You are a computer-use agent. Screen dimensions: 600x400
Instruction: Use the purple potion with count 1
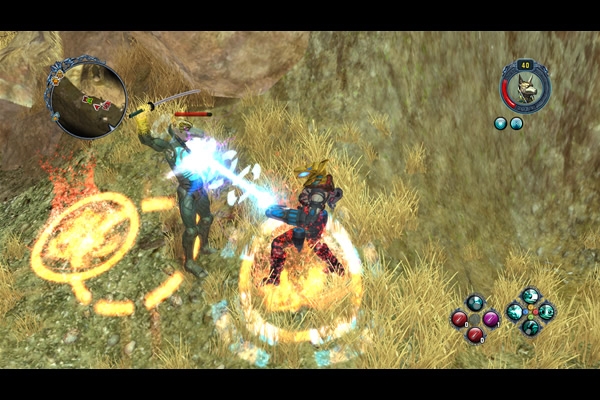point(491,319)
